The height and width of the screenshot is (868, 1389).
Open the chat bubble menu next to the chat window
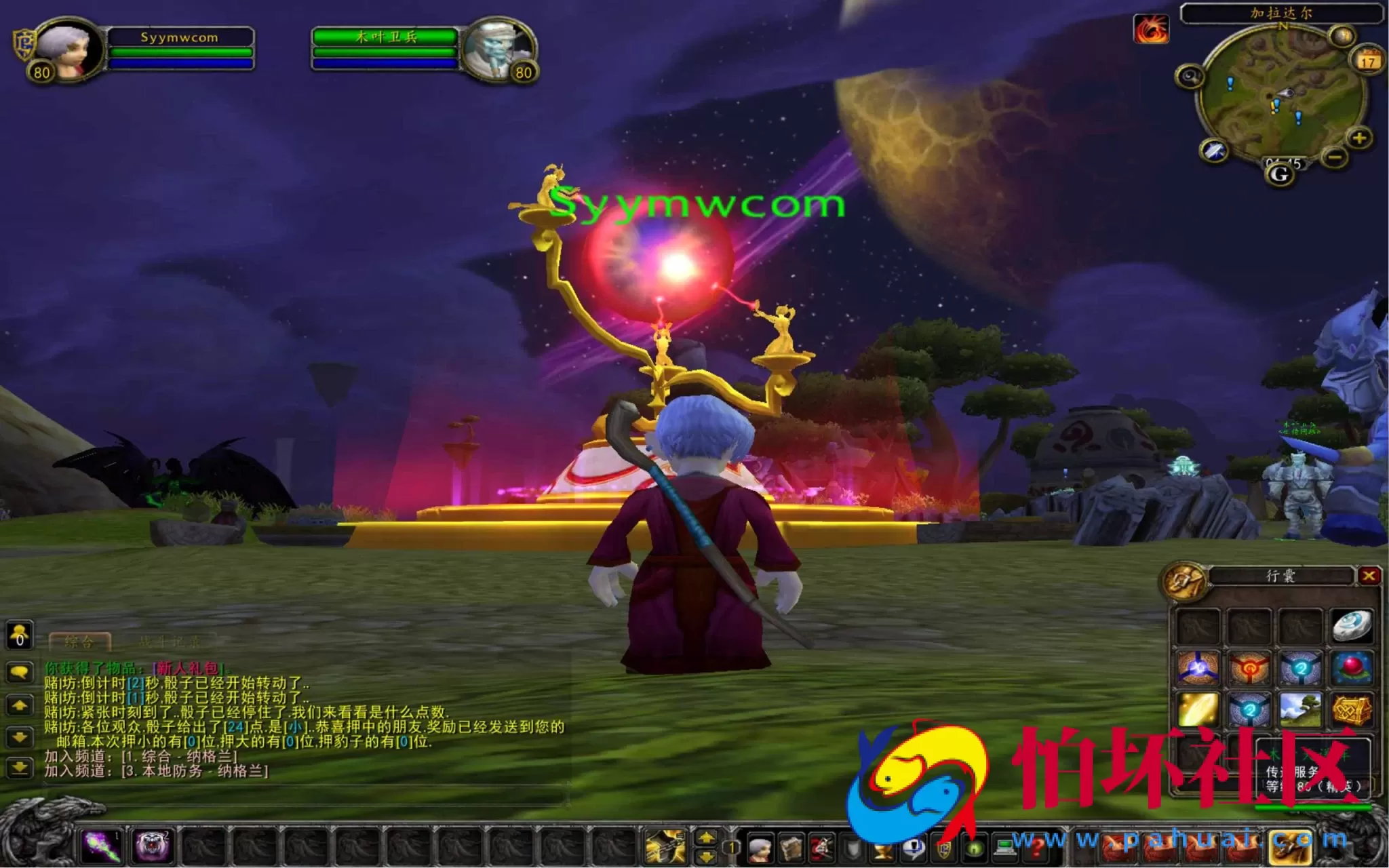pos(20,671)
